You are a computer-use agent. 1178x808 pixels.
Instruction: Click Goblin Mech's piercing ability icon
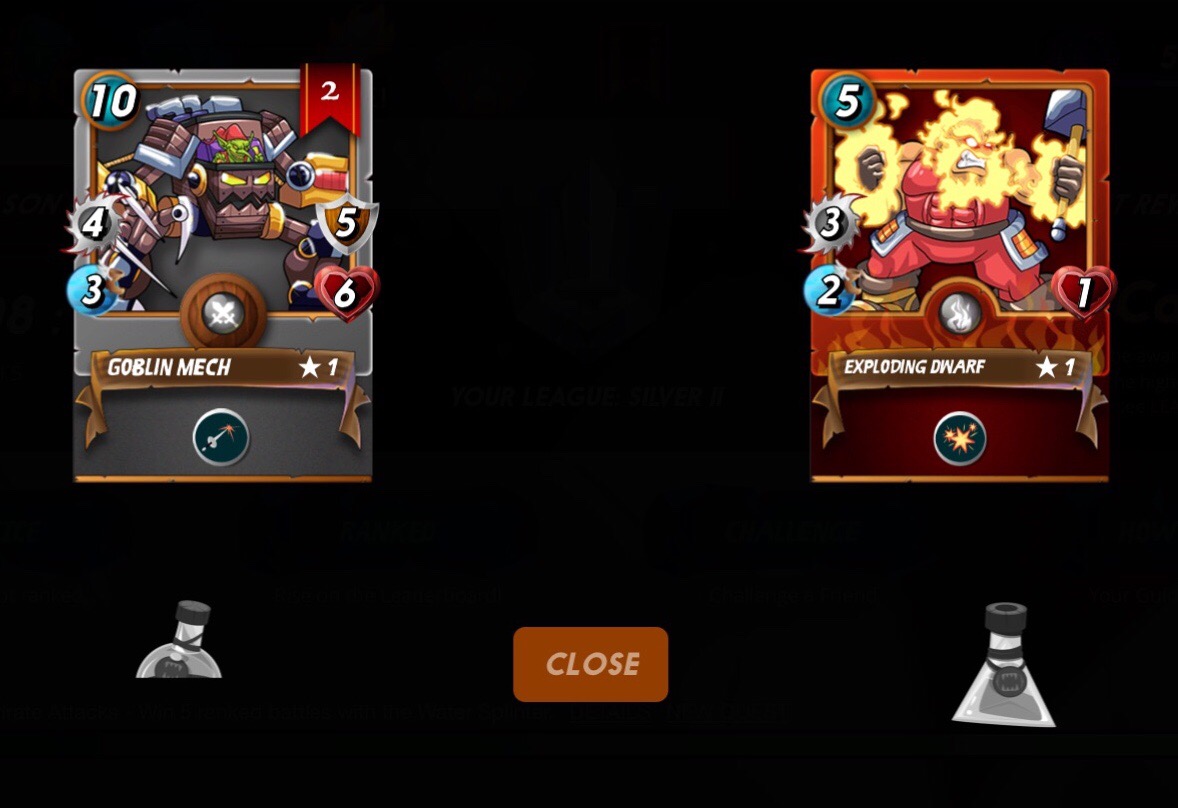221,439
